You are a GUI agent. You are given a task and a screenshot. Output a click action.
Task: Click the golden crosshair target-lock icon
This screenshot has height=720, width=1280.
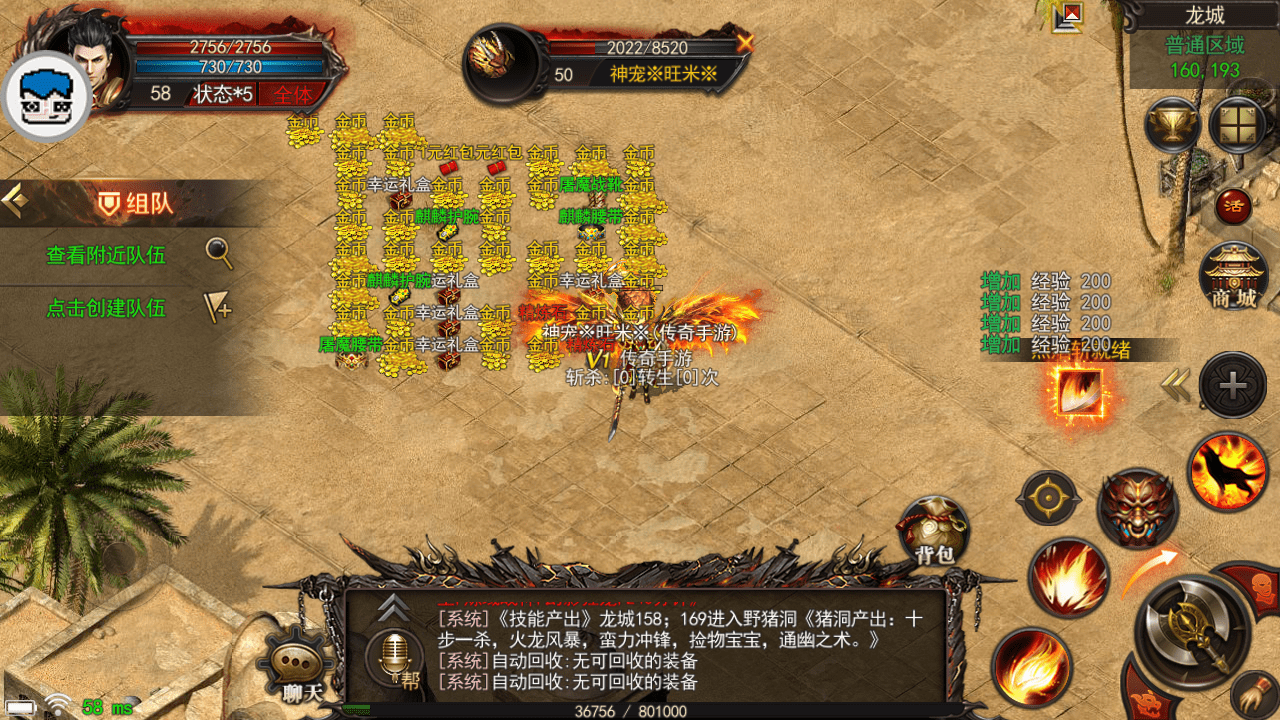click(1049, 498)
